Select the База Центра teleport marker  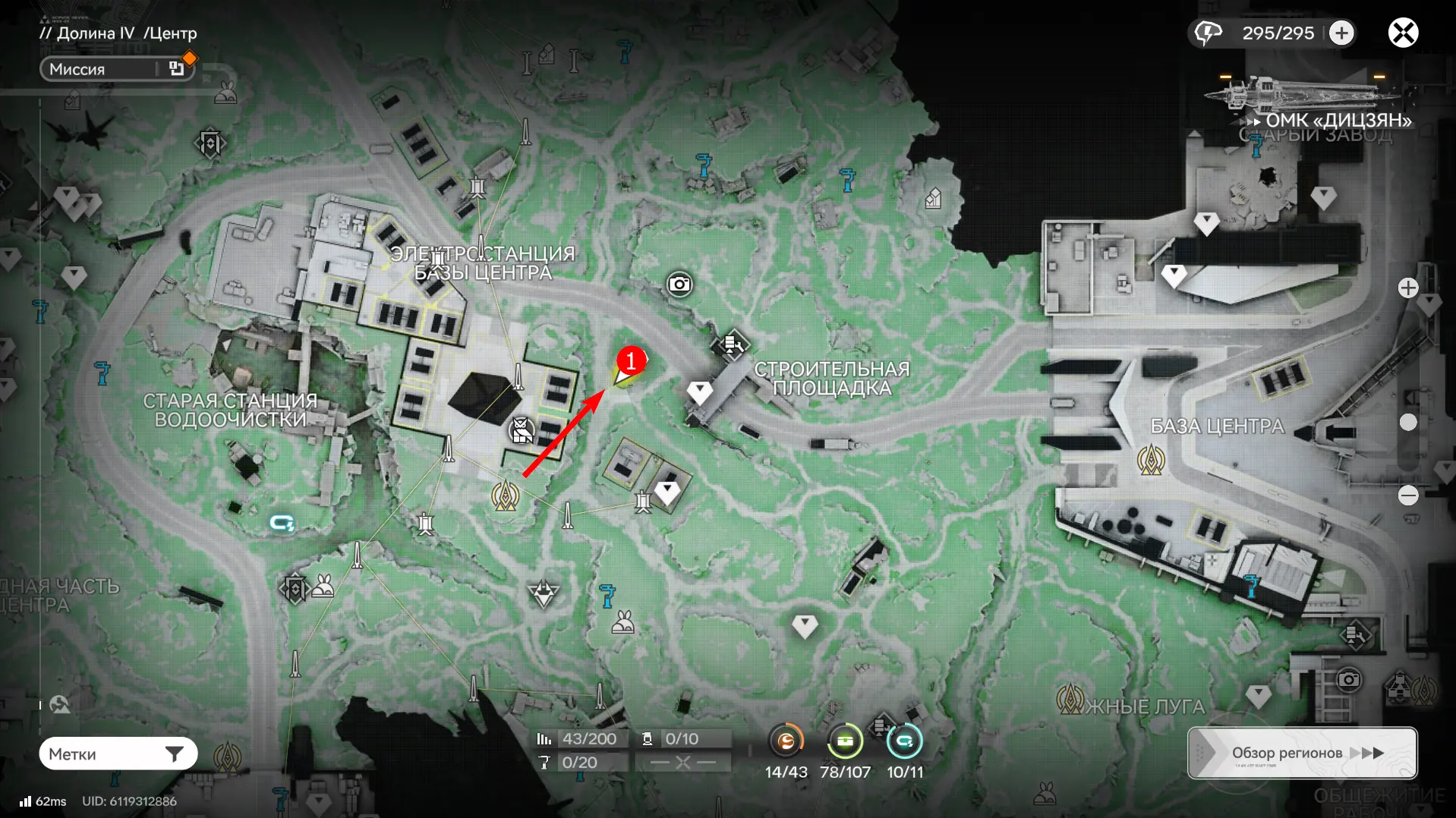click(1151, 460)
